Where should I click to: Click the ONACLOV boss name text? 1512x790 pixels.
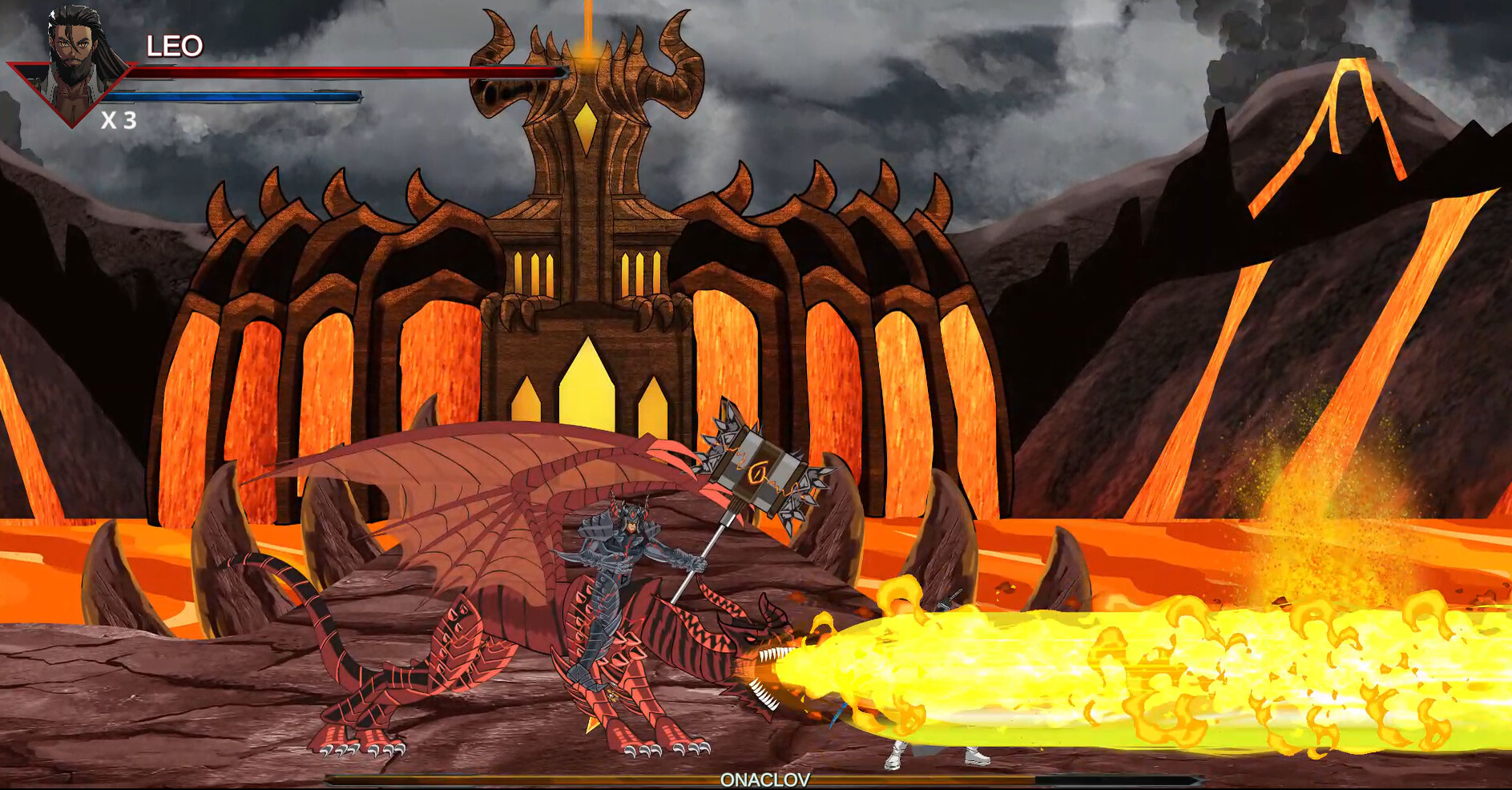click(765, 777)
